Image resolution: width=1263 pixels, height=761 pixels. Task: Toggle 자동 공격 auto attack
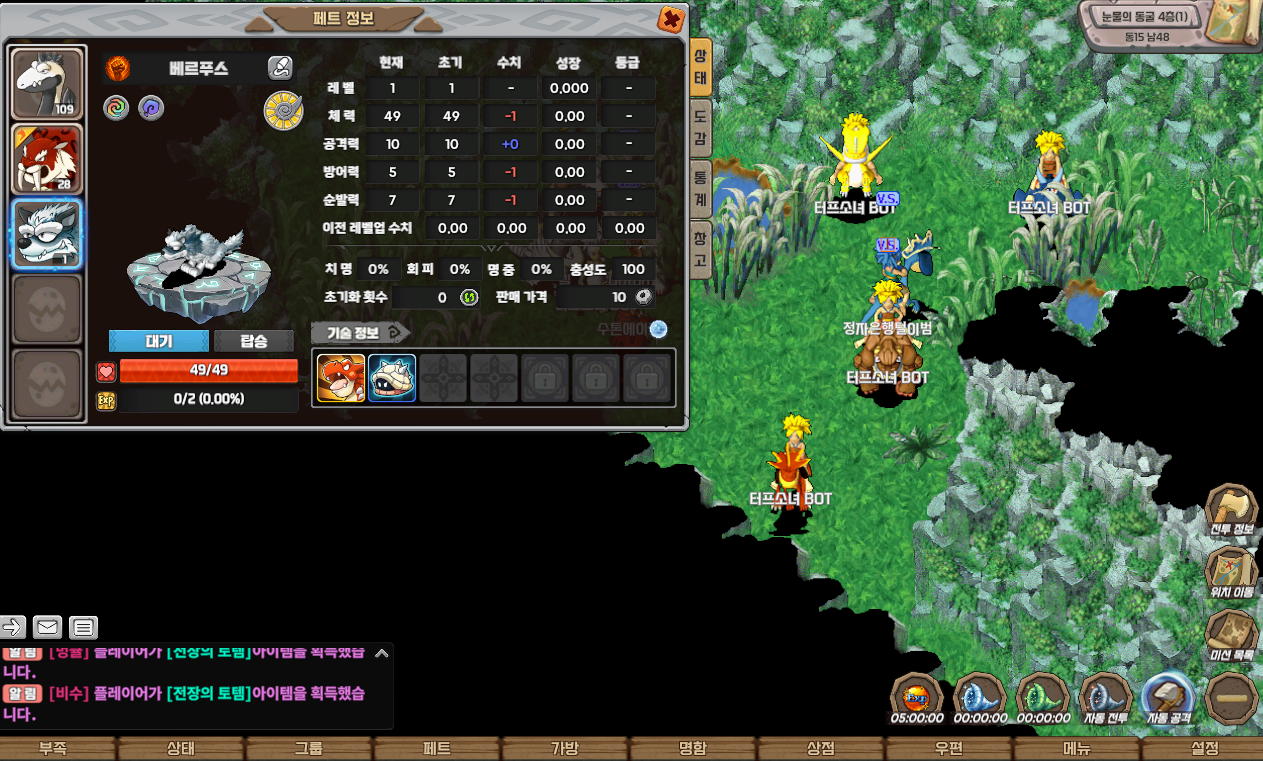(x=1166, y=697)
